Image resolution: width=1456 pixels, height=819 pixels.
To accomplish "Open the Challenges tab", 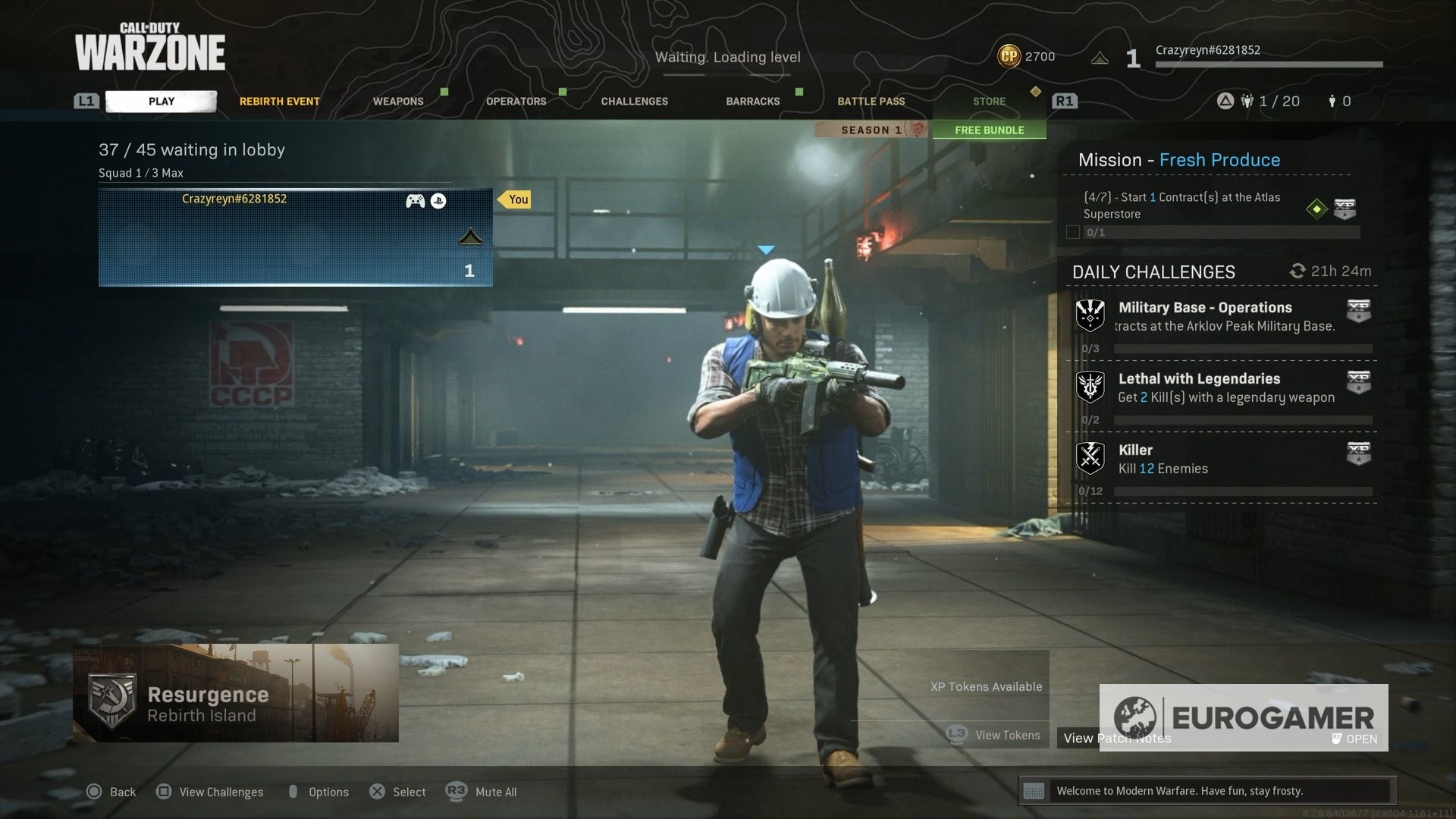I will coord(634,101).
